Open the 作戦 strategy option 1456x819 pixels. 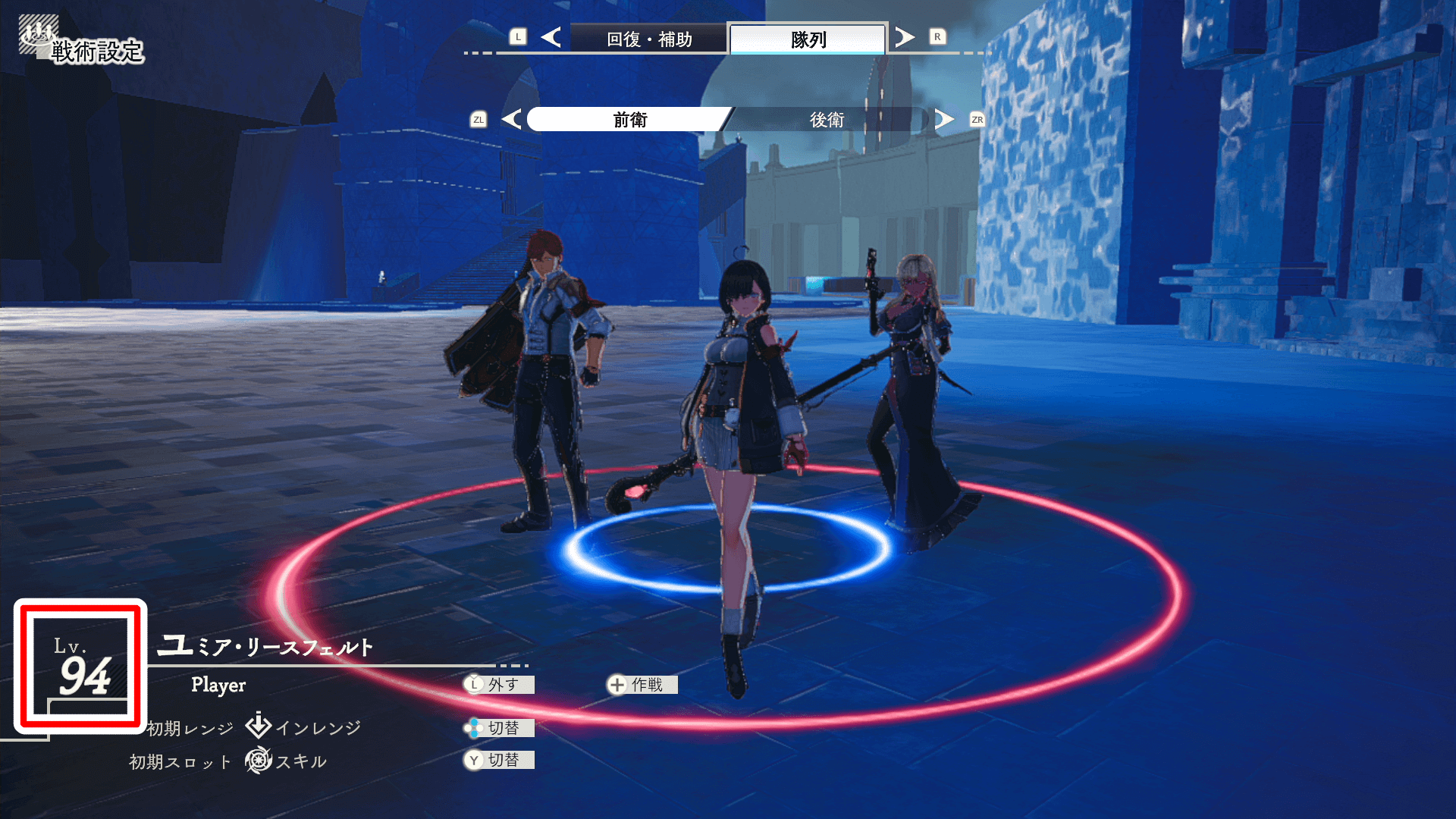(642, 685)
